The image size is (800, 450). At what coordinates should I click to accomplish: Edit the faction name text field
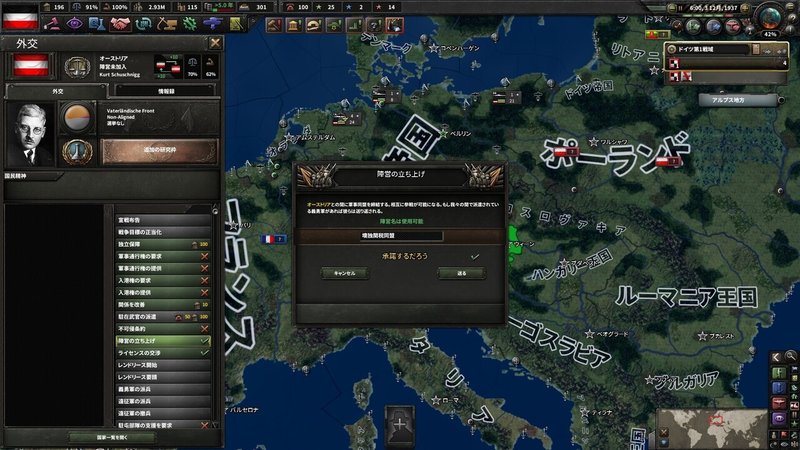coord(401,235)
